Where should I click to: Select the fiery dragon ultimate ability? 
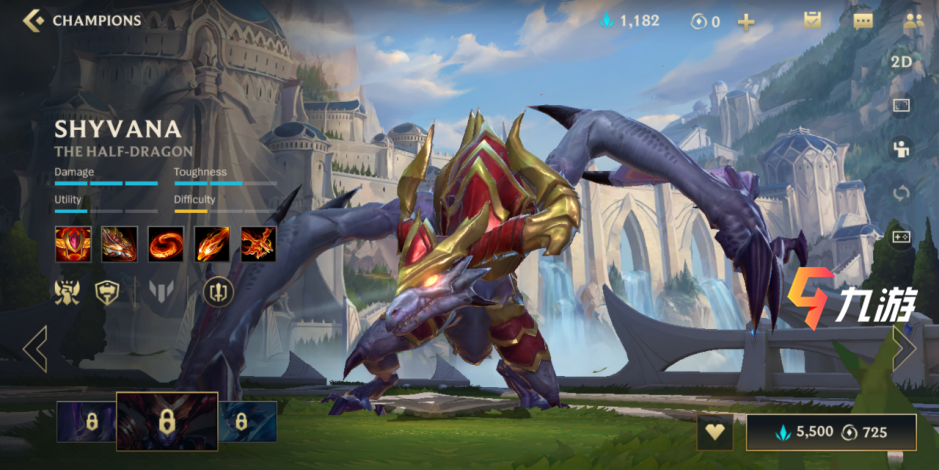[258, 244]
